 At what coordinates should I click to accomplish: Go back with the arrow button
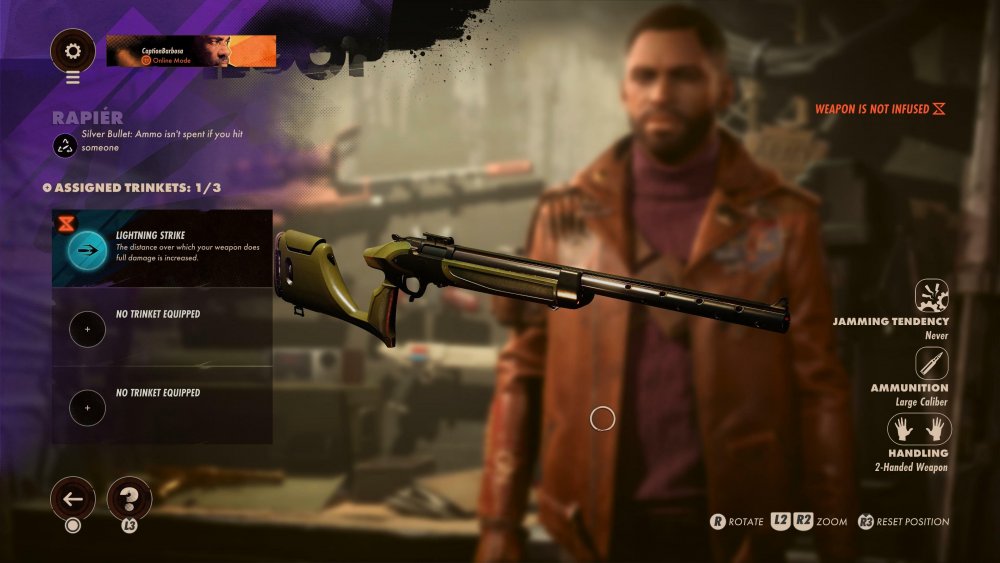pos(73,497)
